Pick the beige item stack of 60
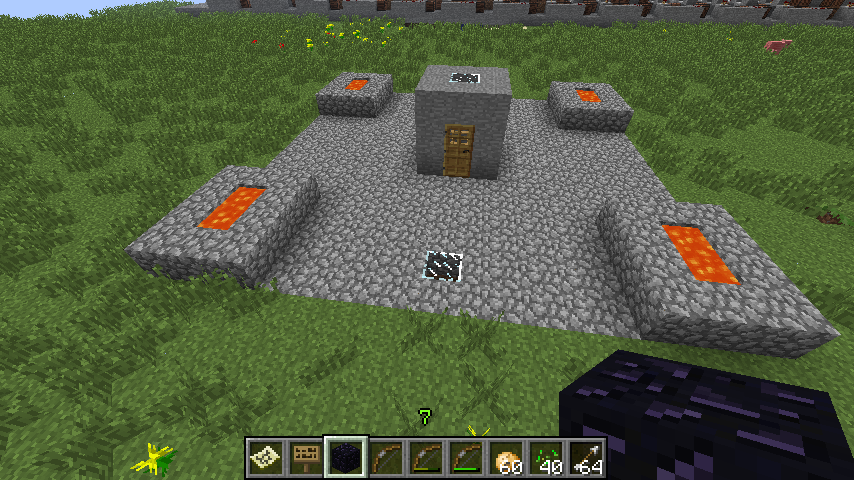 507,458
